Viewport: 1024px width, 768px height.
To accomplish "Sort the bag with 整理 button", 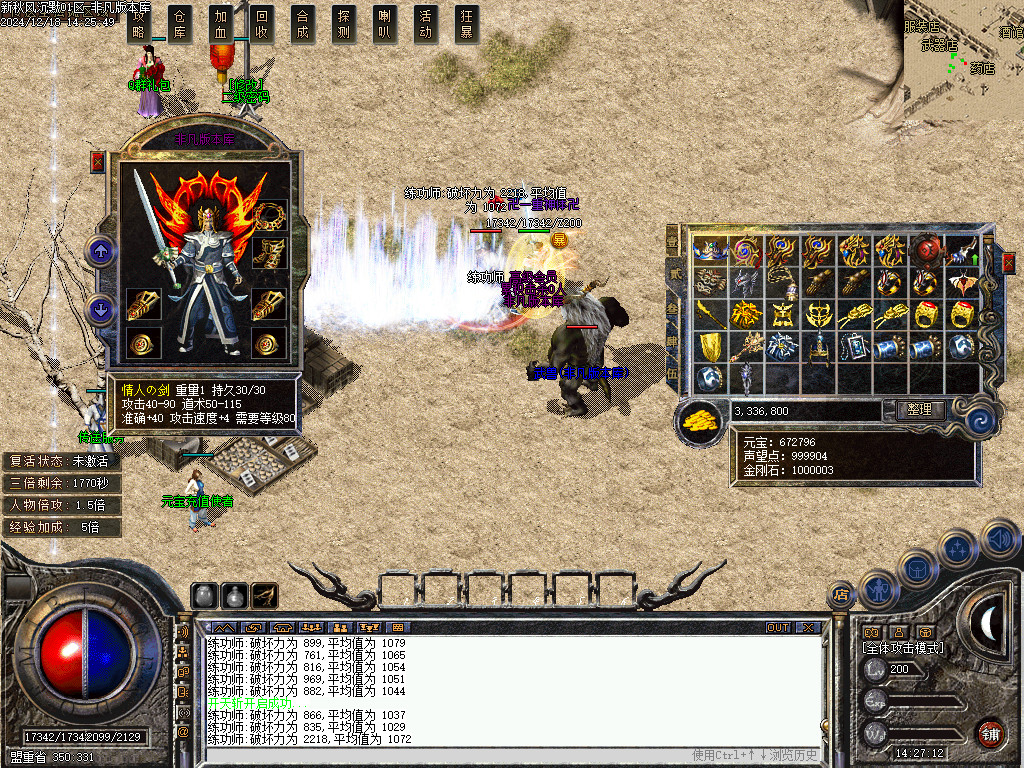I will tap(918, 410).
